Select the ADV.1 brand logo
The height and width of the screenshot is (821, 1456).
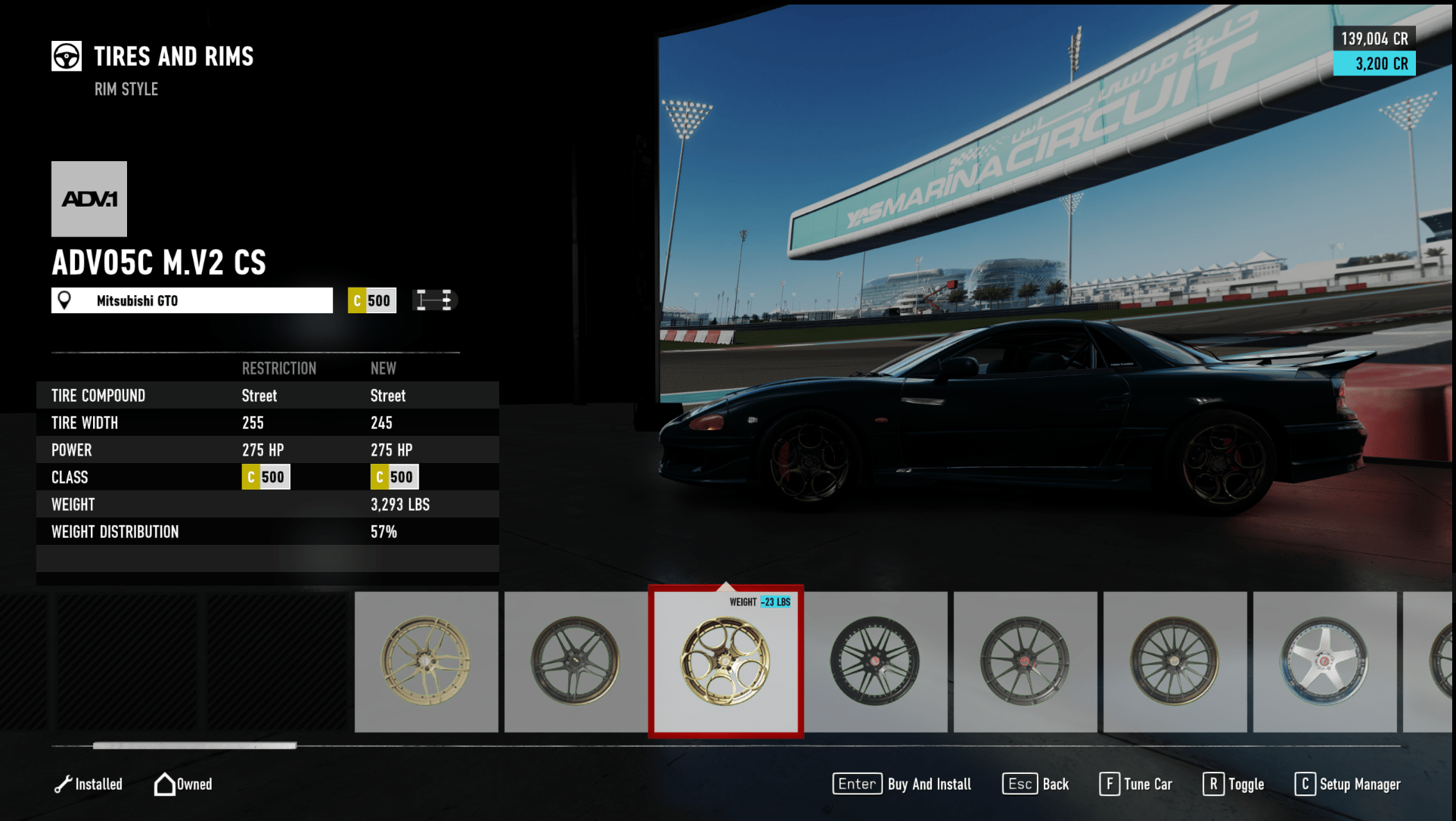tap(88, 198)
